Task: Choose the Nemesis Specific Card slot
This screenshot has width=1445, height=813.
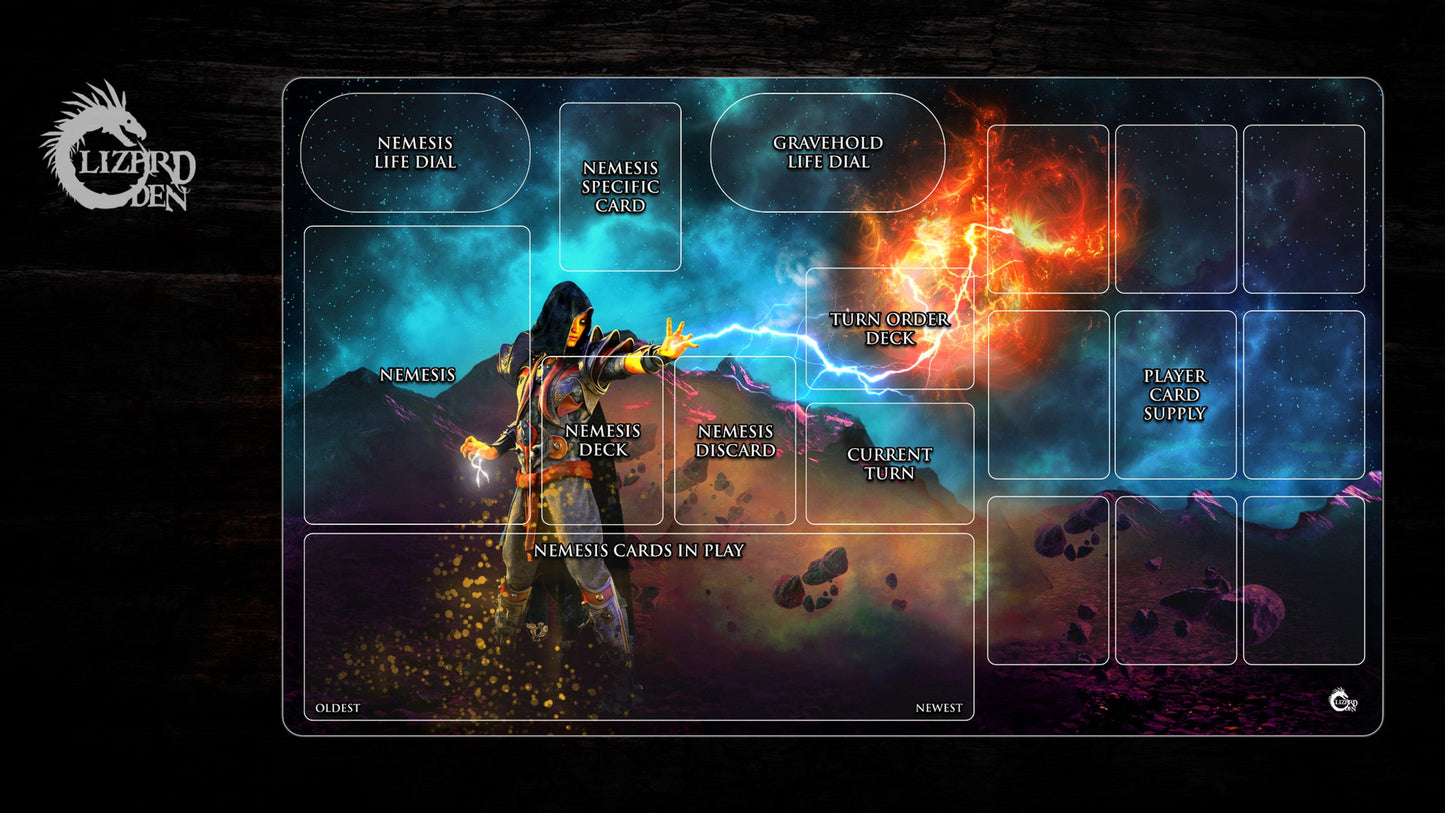Action: (620, 187)
